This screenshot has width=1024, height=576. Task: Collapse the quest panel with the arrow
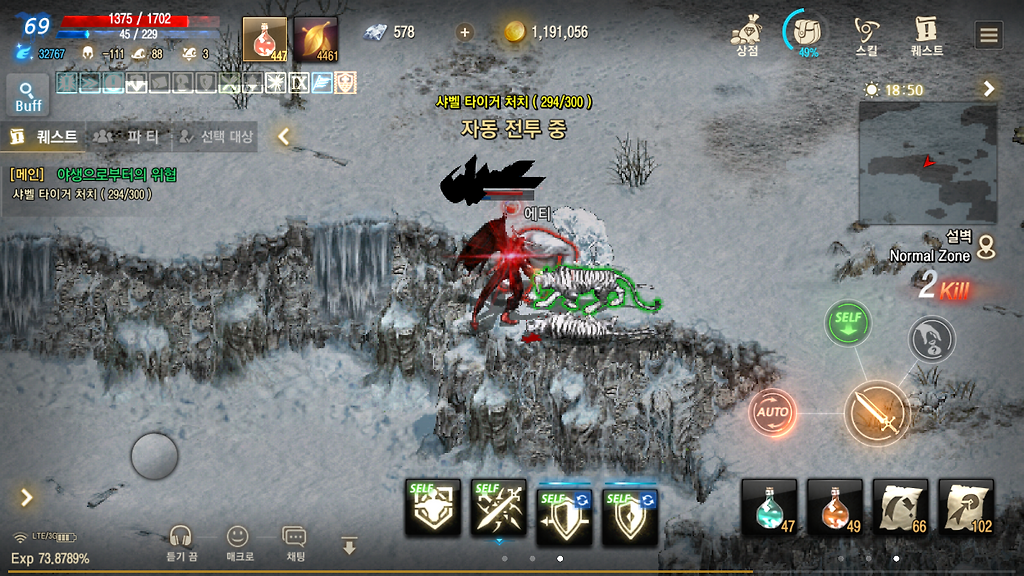(x=284, y=136)
